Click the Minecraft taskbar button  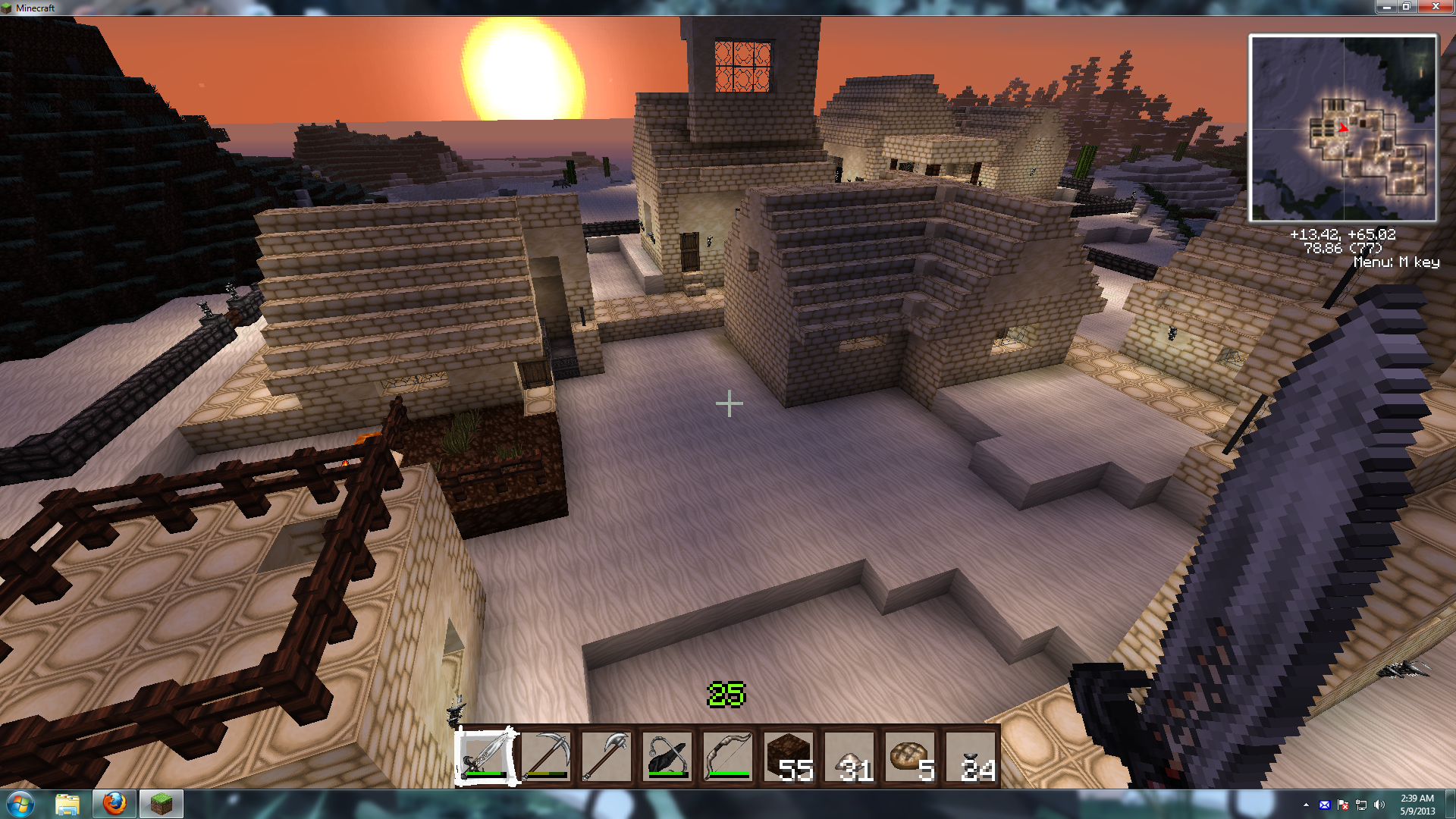(161, 804)
